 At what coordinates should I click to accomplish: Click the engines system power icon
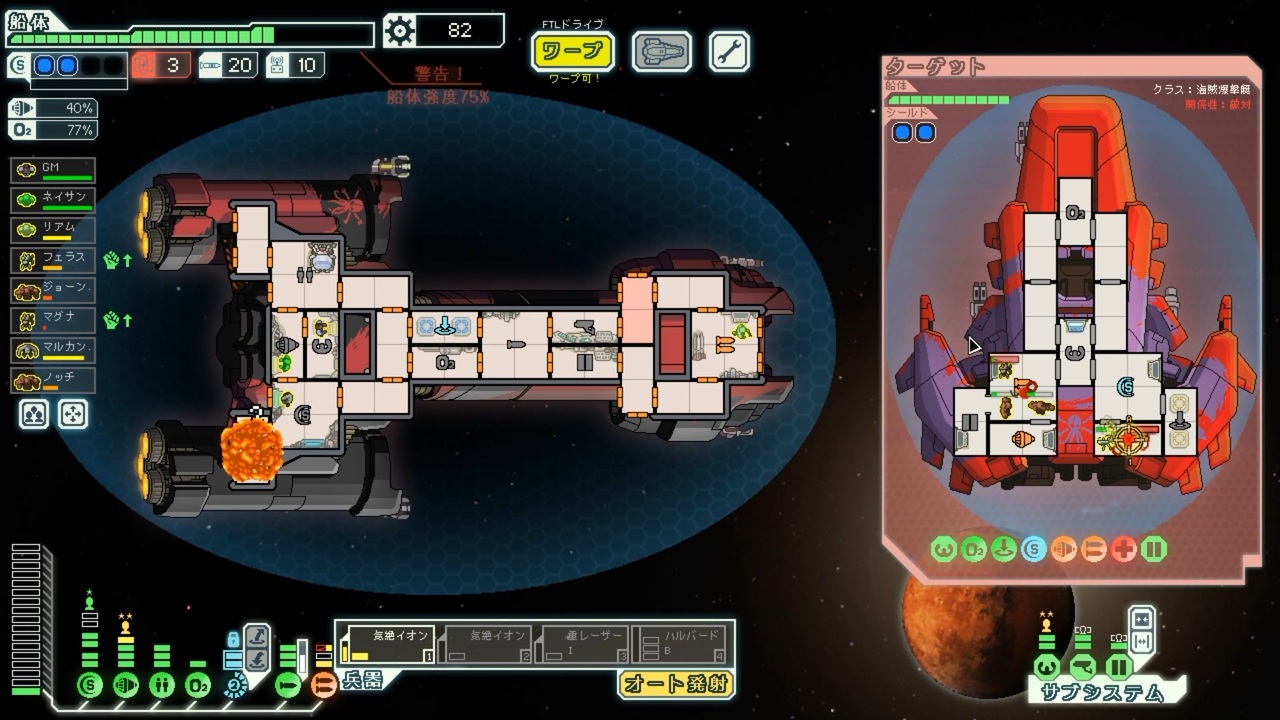pyautogui.click(x=126, y=686)
